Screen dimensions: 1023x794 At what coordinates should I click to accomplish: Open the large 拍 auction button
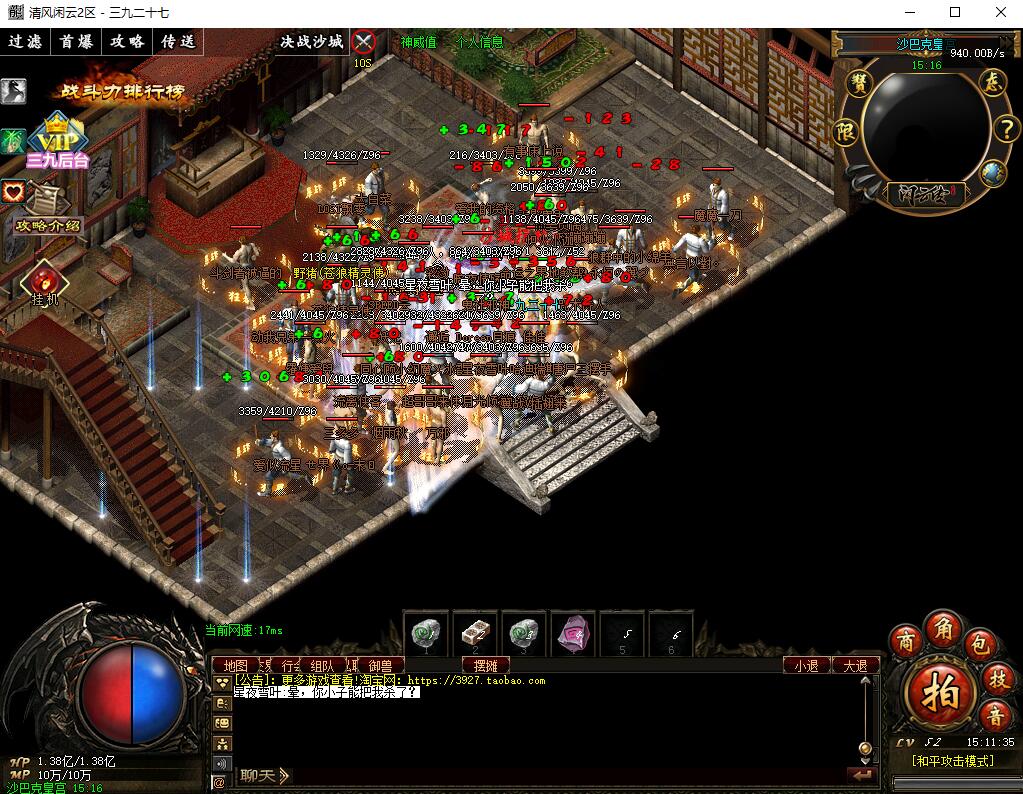pos(940,691)
